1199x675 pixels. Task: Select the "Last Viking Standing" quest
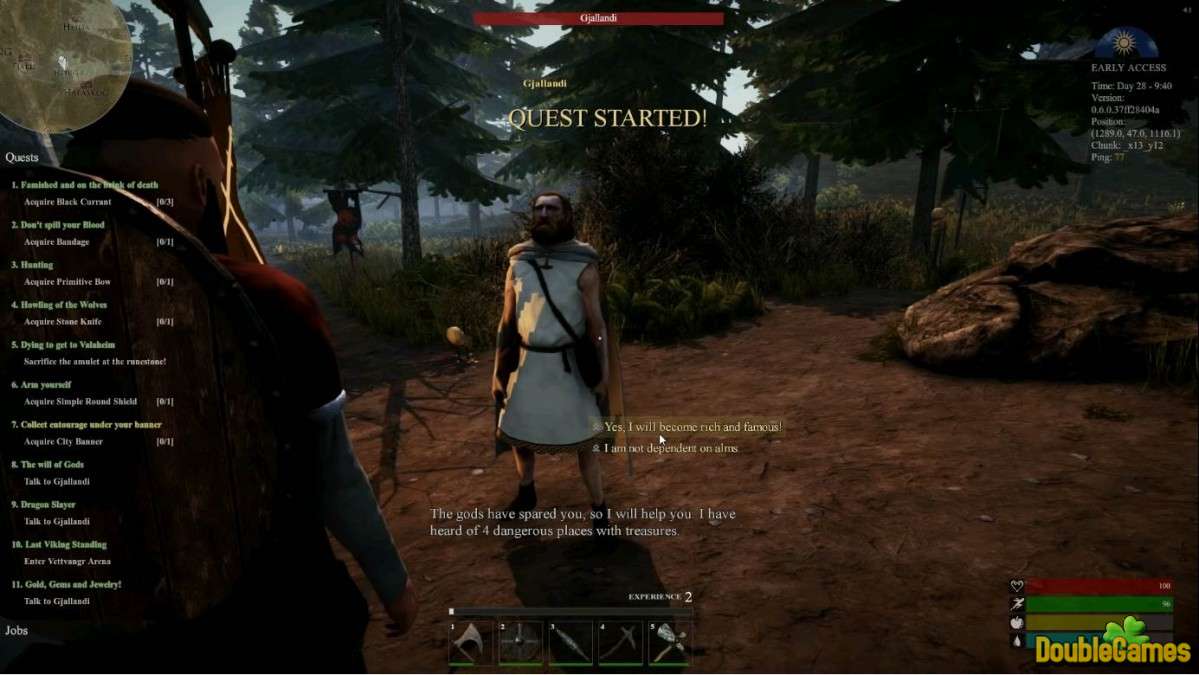(x=64, y=545)
